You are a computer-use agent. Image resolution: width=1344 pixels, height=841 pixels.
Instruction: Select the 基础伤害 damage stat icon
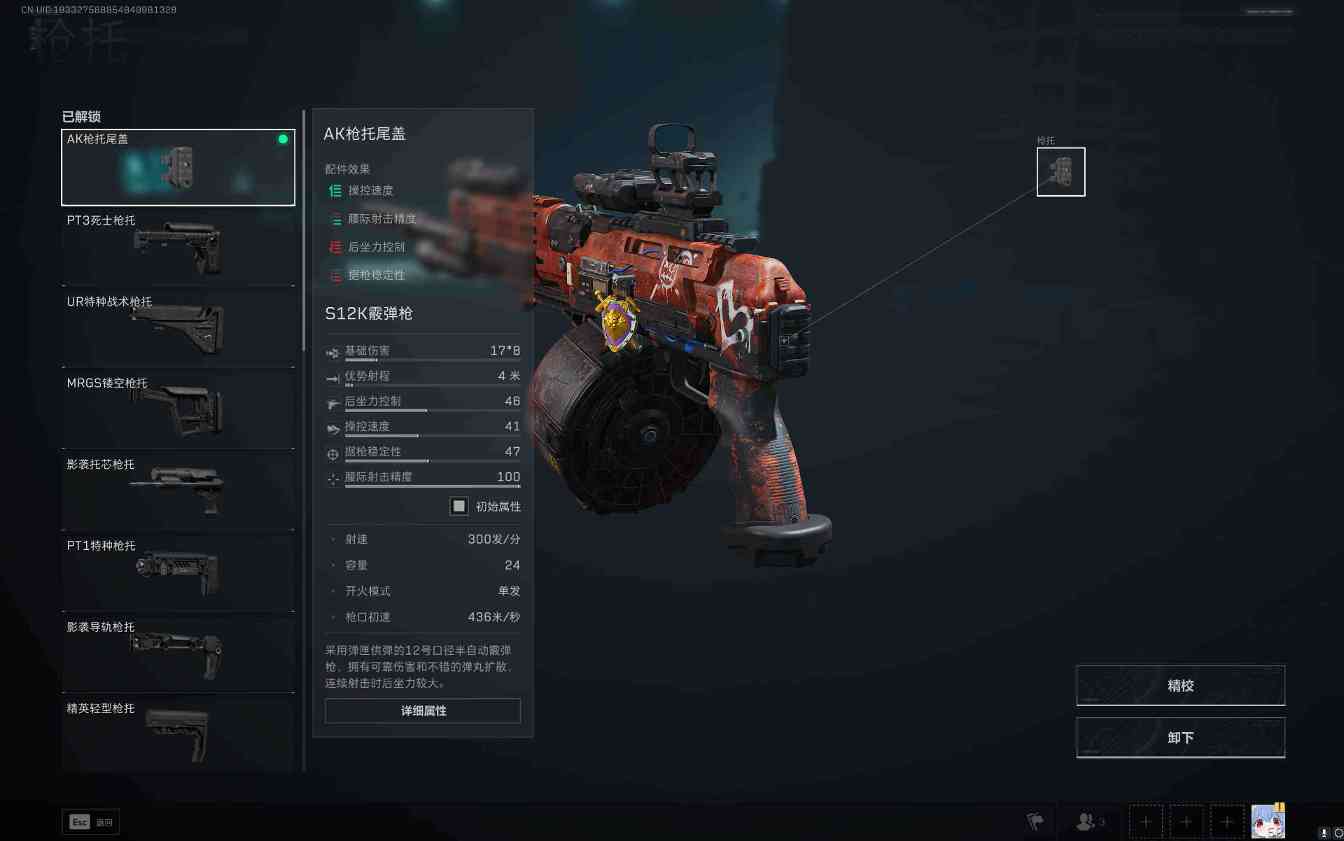(332, 351)
